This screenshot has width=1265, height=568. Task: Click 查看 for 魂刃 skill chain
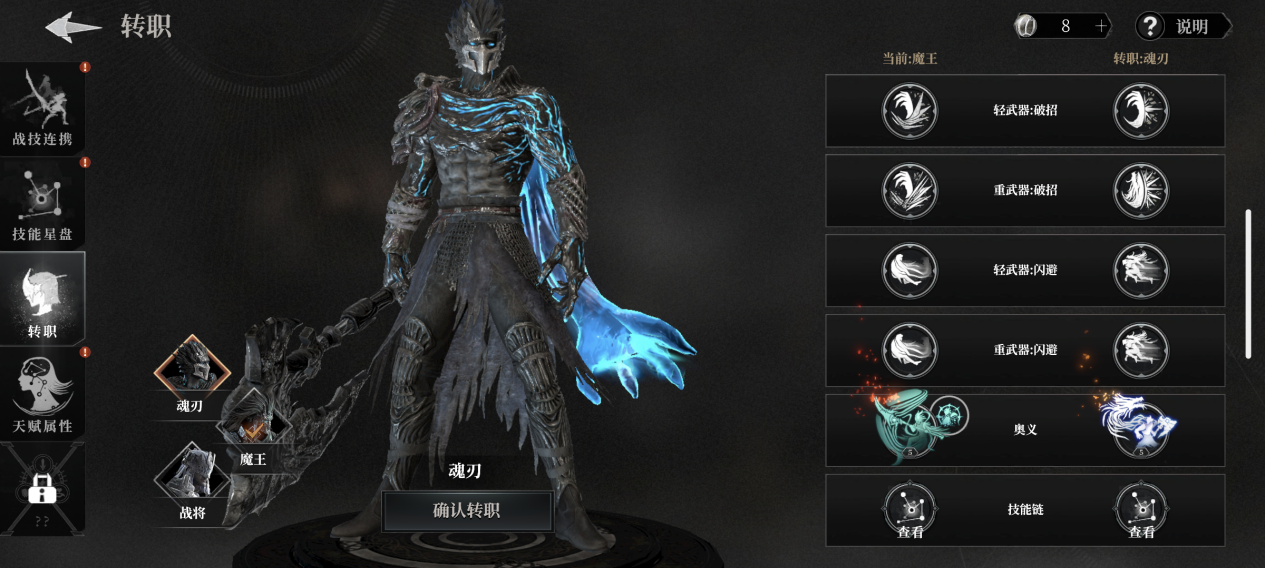1141,511
